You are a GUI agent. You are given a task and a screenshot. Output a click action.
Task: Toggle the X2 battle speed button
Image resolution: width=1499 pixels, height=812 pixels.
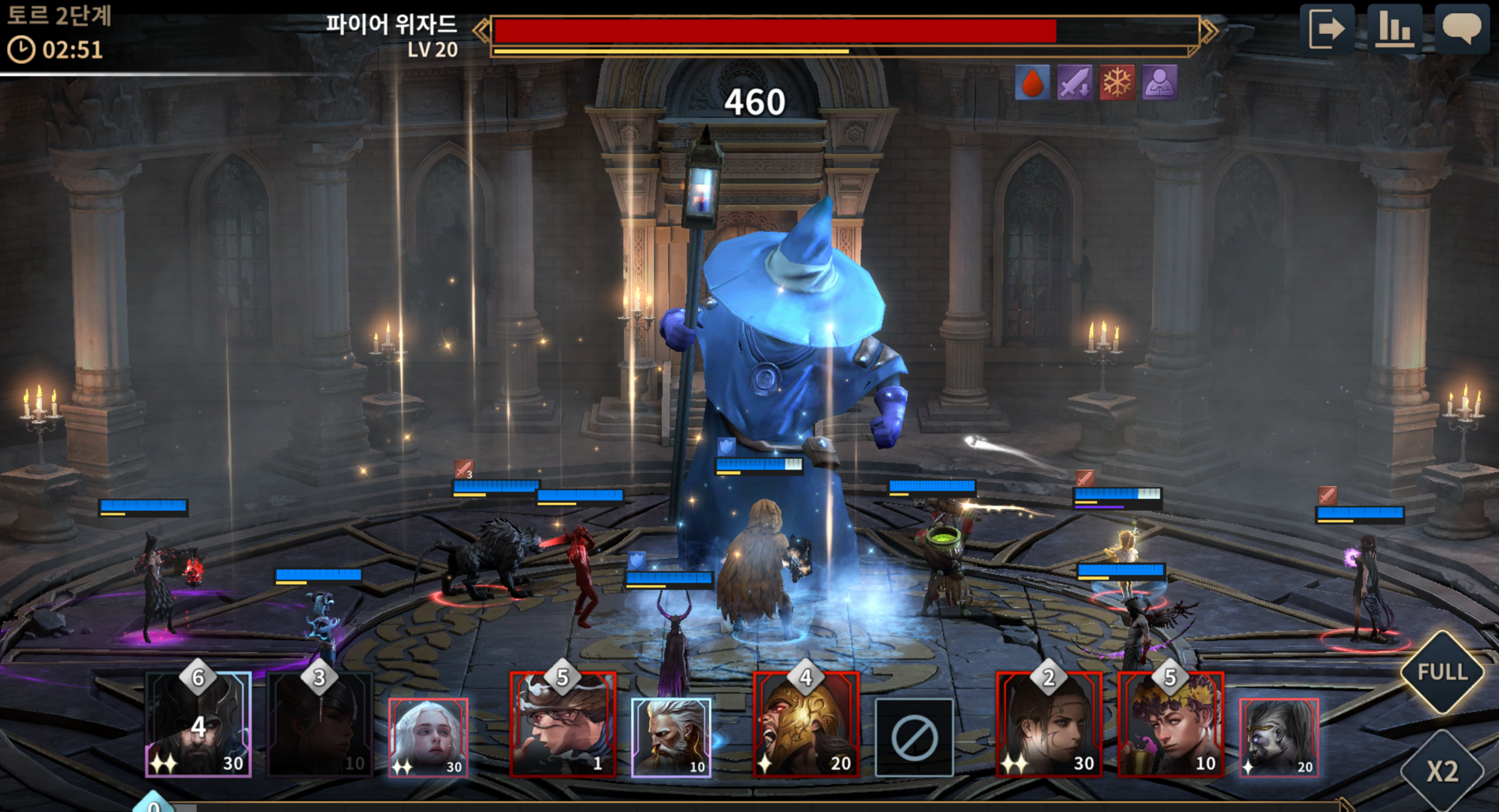coord(1442,771)
